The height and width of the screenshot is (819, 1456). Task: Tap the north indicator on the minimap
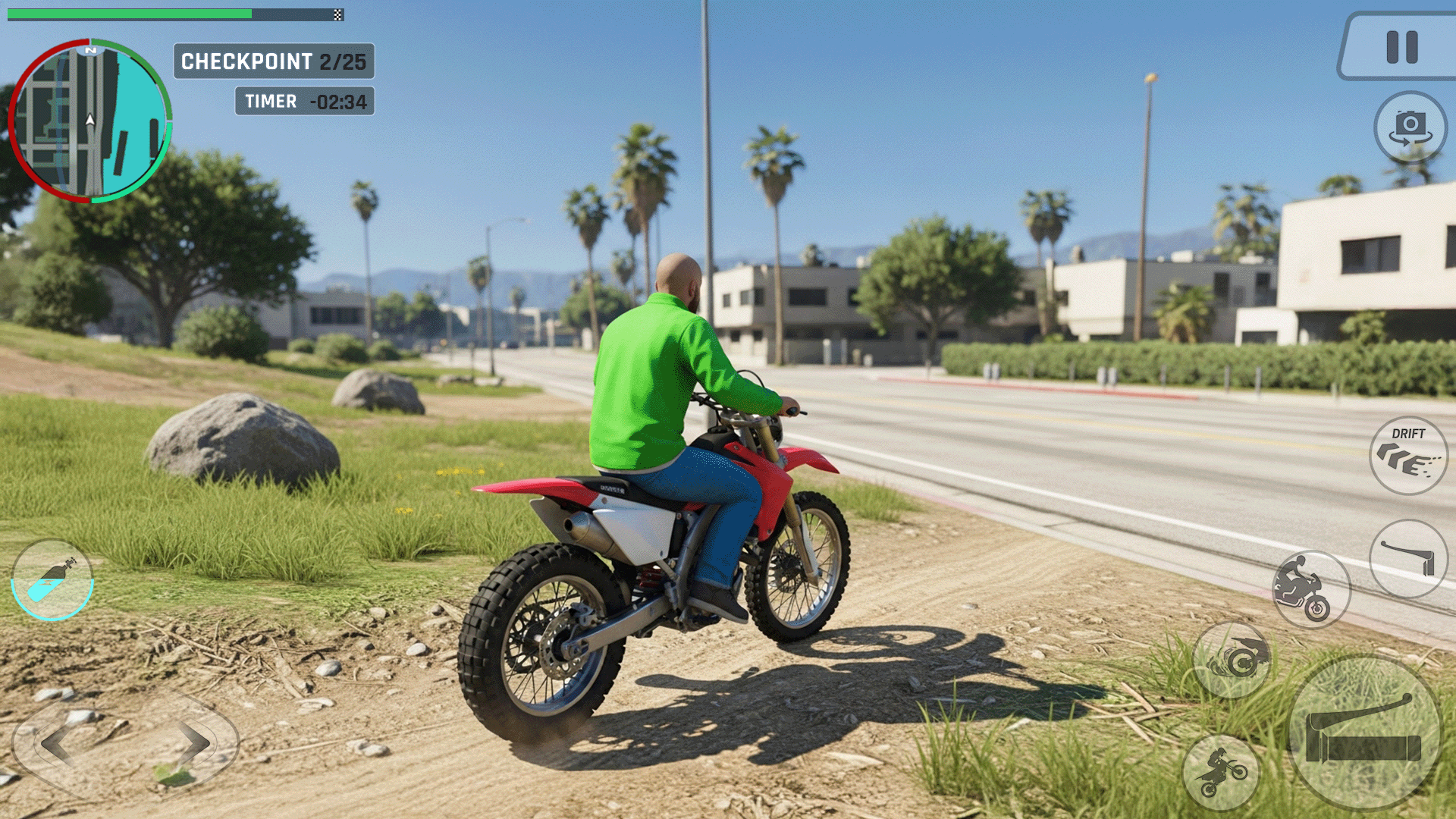coord(89,51)
